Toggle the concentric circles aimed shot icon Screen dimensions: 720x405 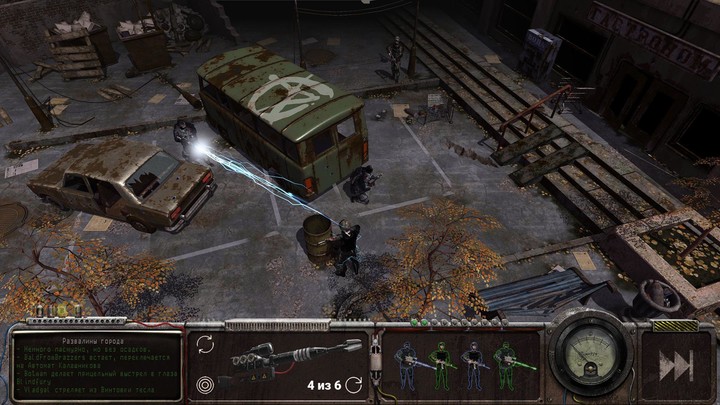205,382
